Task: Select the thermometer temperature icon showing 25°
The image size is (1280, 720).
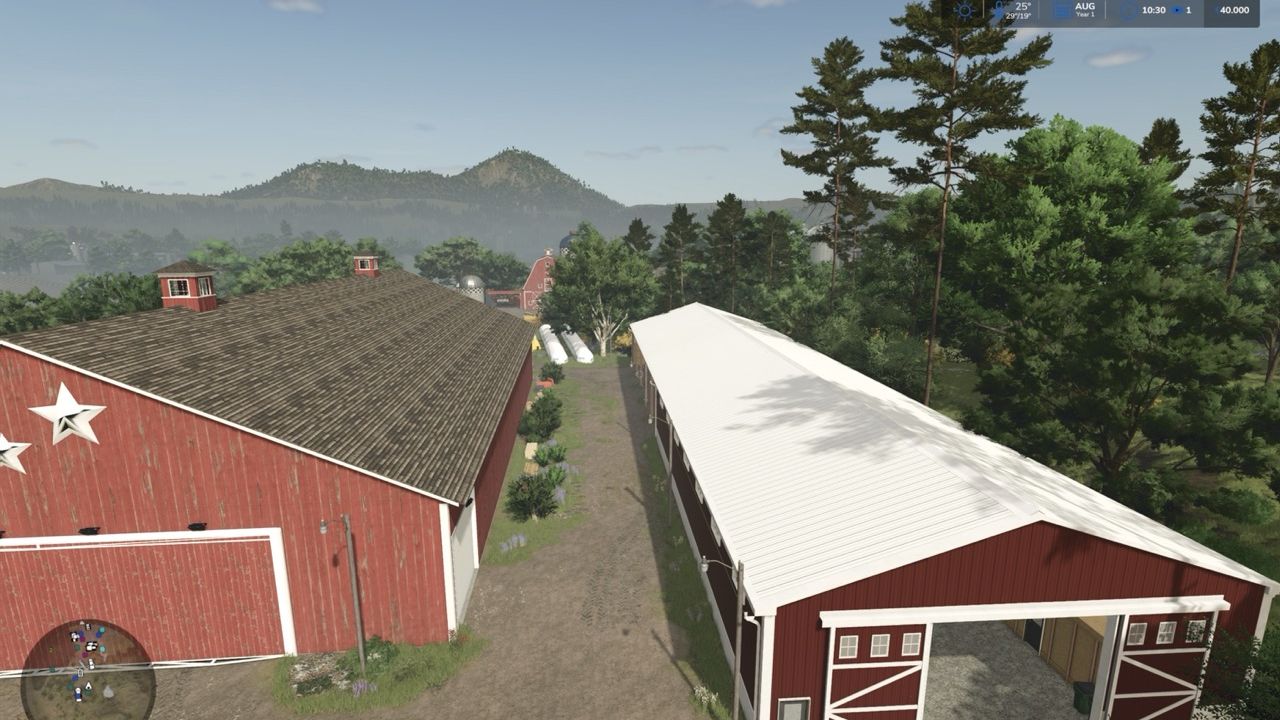Action: tap(1000, 10)
